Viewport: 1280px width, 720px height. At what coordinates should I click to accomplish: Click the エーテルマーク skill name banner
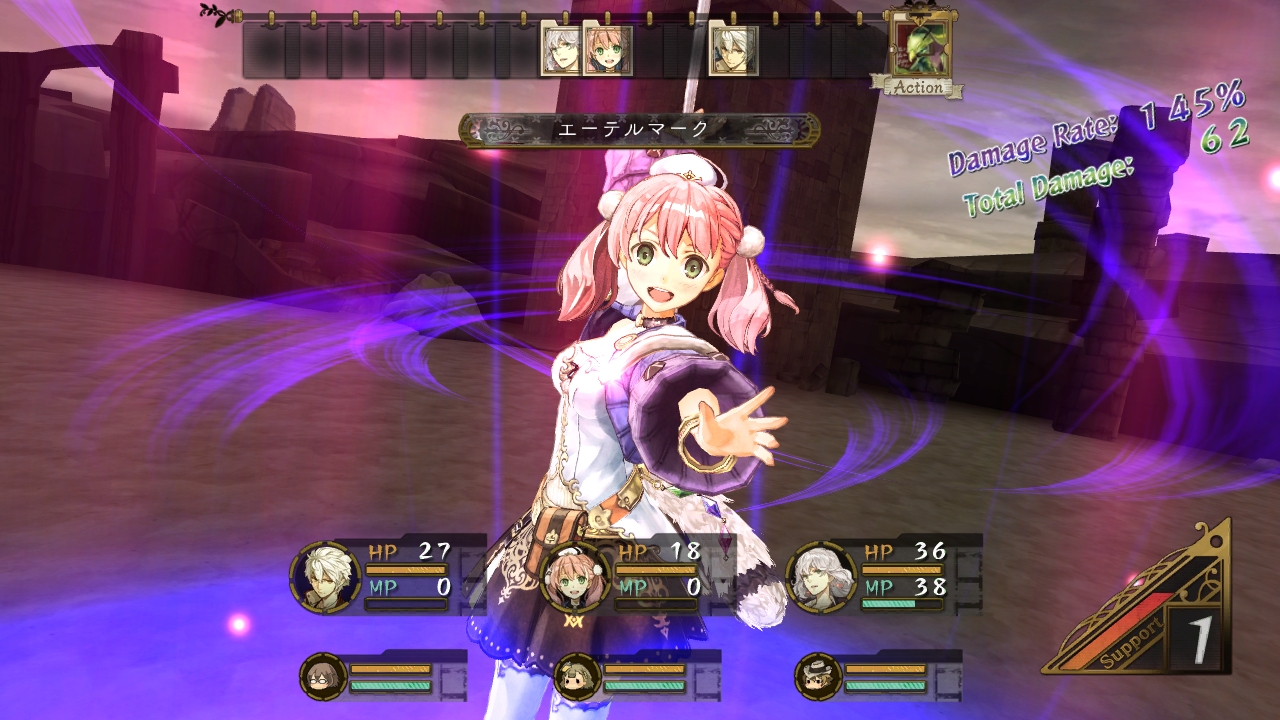tap(639, 129)
